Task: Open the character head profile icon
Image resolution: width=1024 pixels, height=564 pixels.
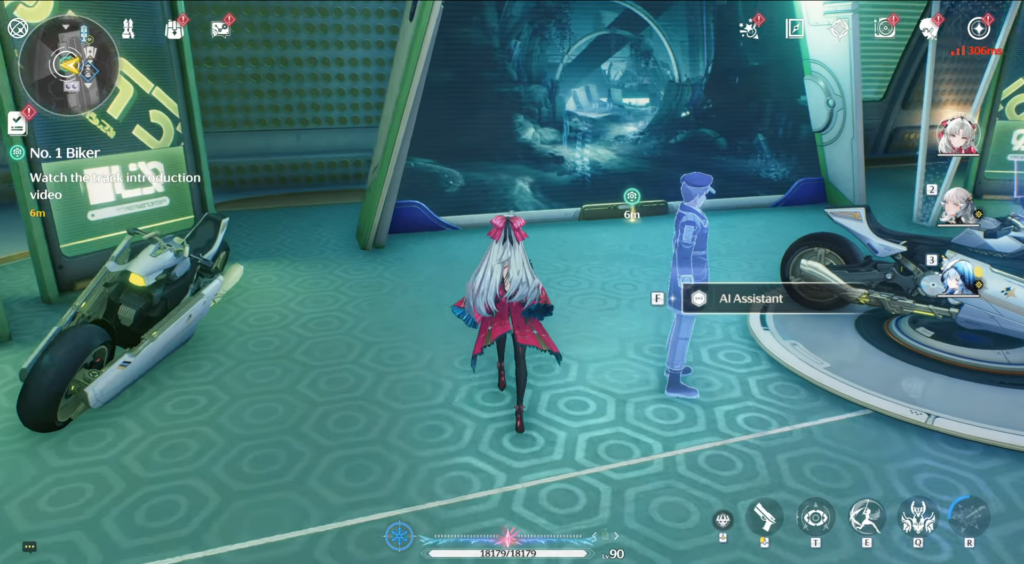Action: click(930, 28)
